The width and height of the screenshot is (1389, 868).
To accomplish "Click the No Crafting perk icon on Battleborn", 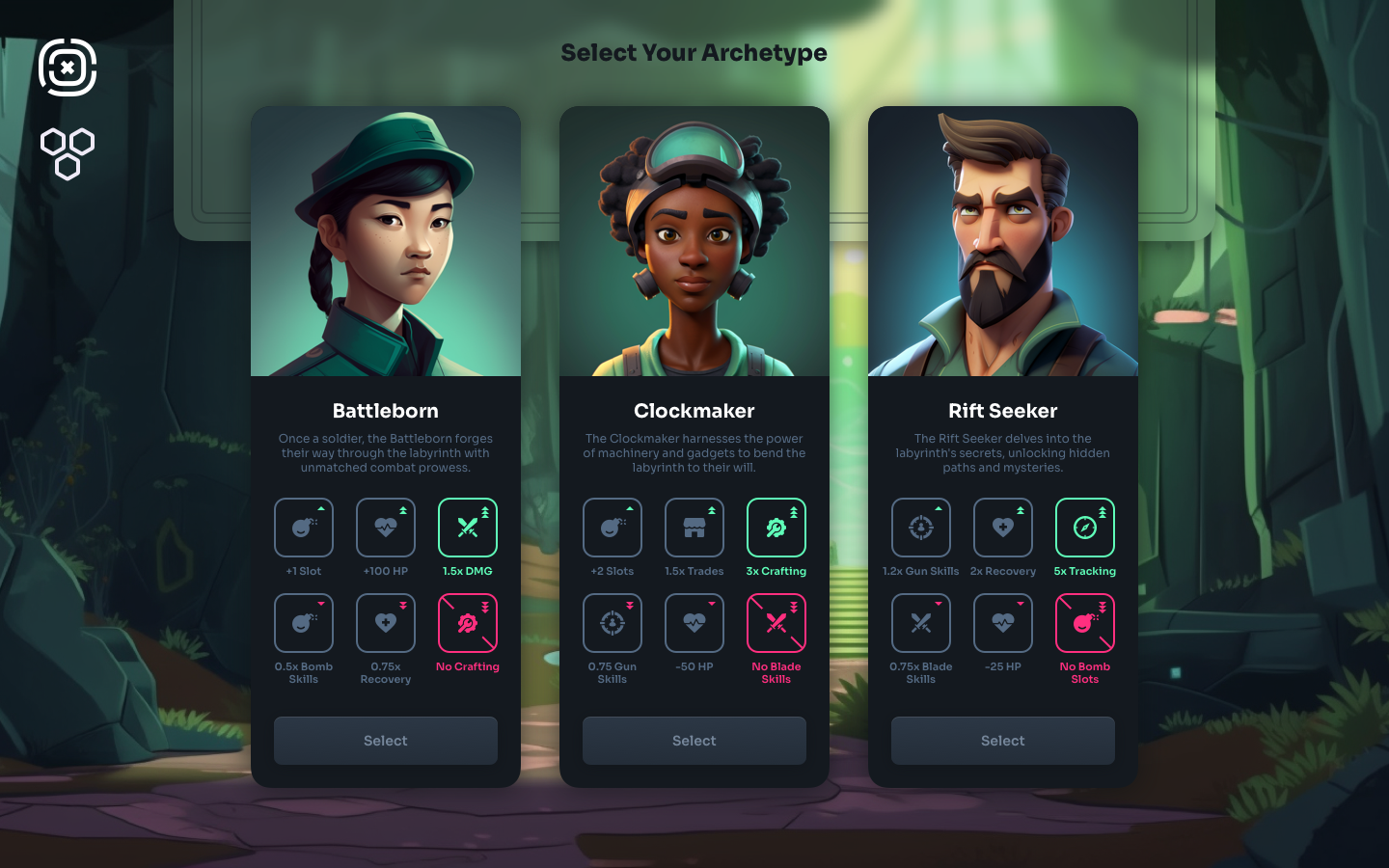I will click(x=468, y=623).
